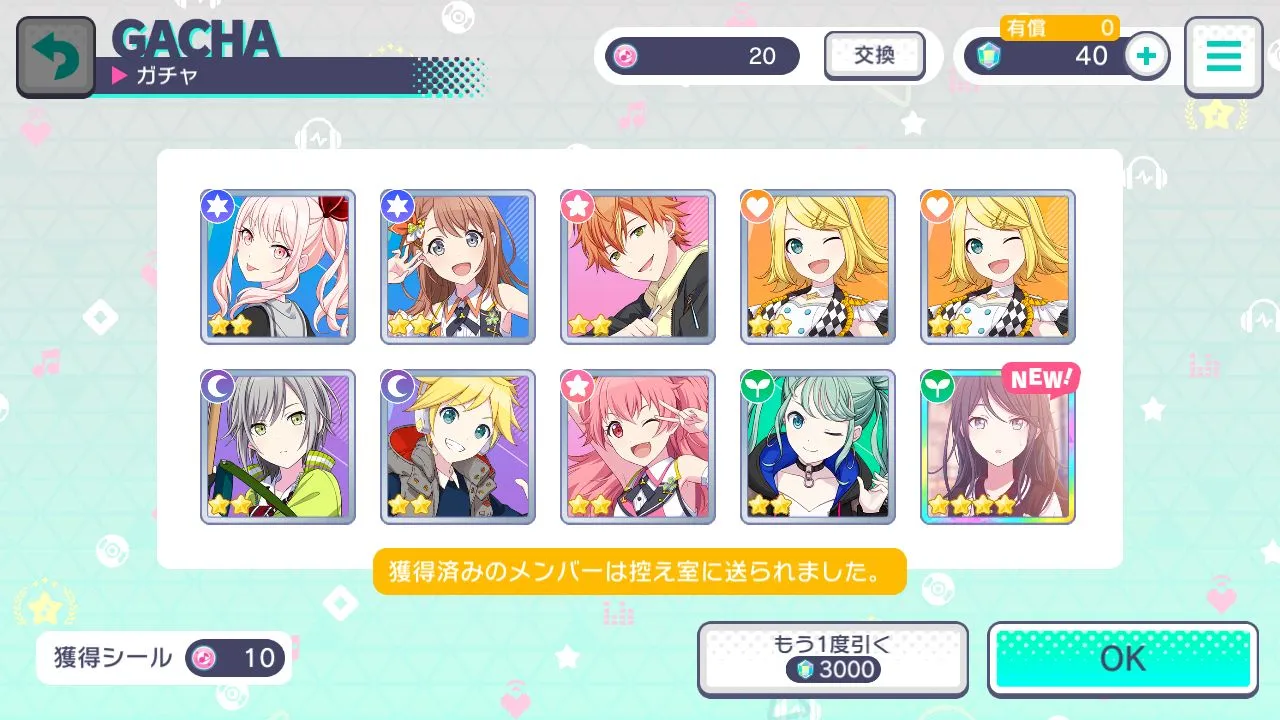This screenshot has width=1280, height=720.
Task: View the blond boy in red hood card
Action: (458, 447)
